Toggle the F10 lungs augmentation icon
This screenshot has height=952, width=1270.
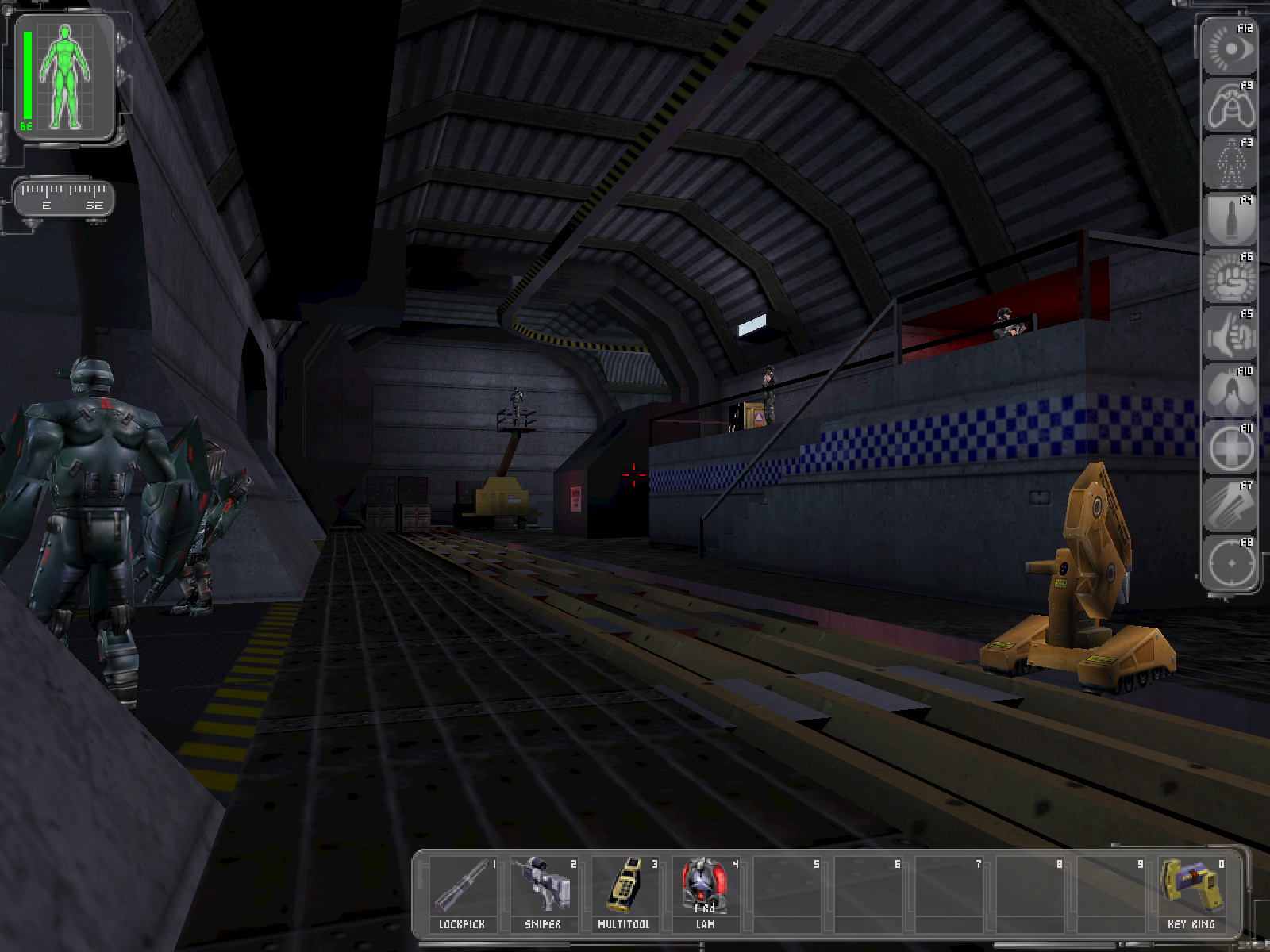(x=1229, y=392)
